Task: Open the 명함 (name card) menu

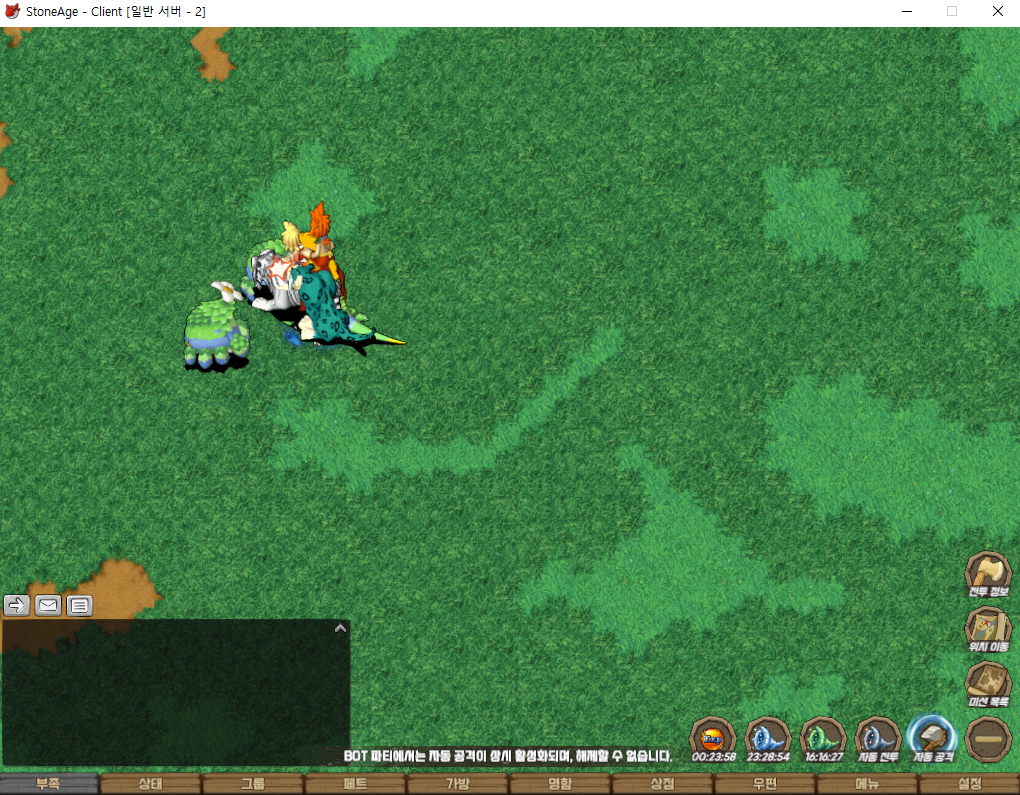Action: (x=560, y=784)
